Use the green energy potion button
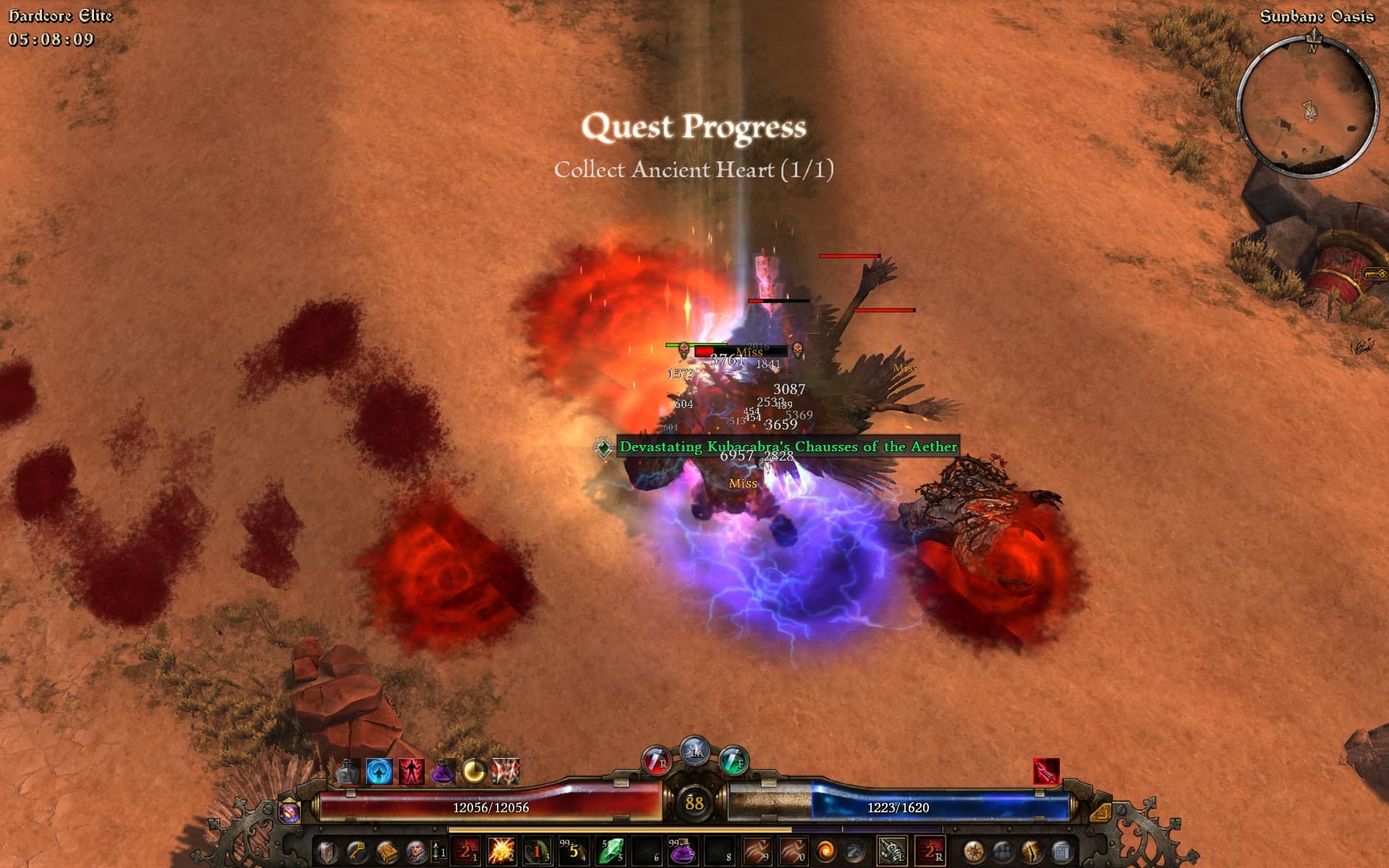 pyautogui.click(x=733, y=761)
